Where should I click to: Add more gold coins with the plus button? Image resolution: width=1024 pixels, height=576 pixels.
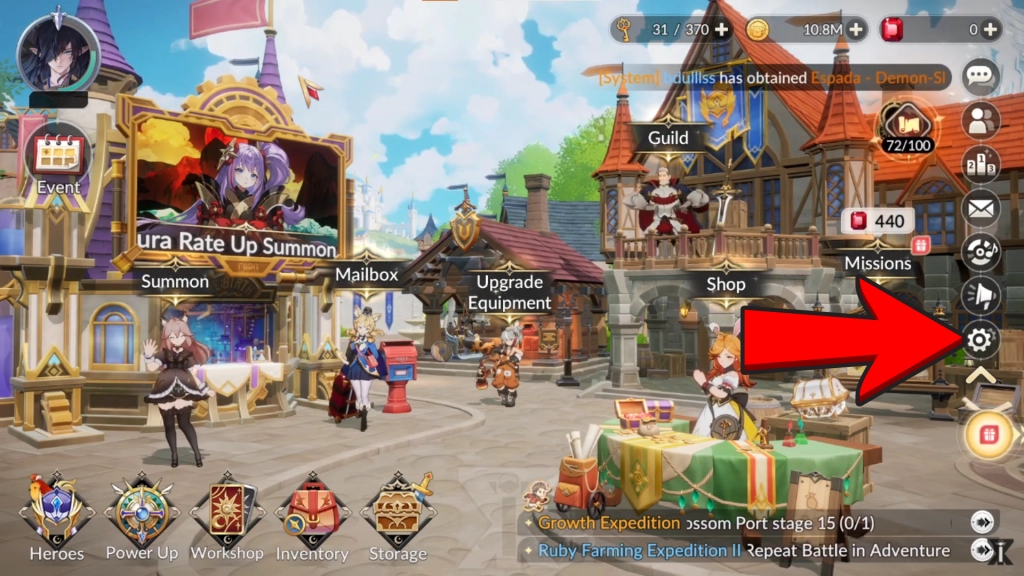pos(855,29)
